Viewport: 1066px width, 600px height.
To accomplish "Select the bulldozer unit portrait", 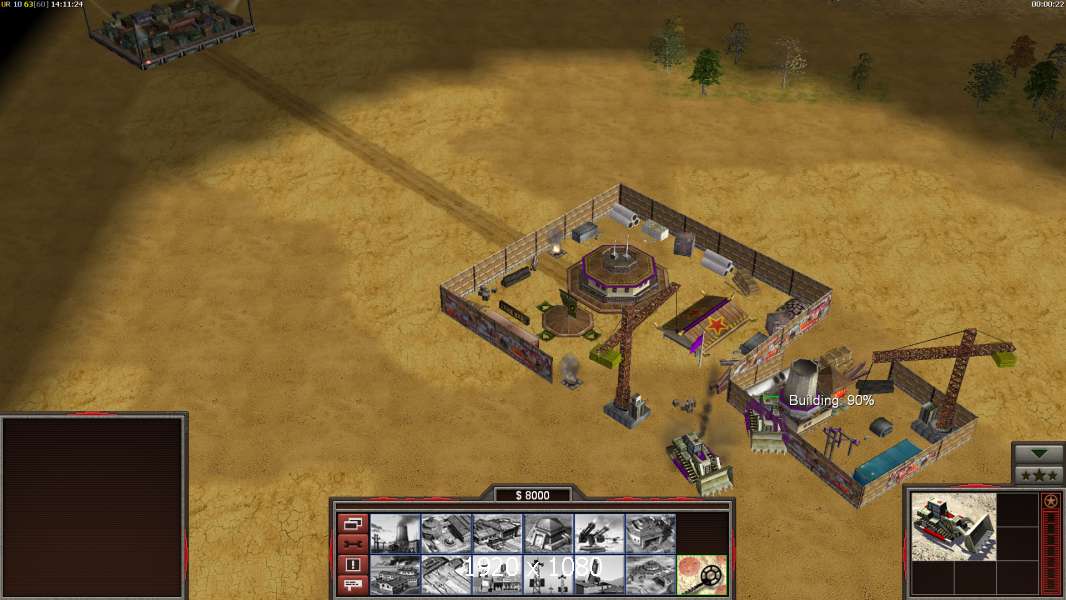I will (x=953, y=526).
